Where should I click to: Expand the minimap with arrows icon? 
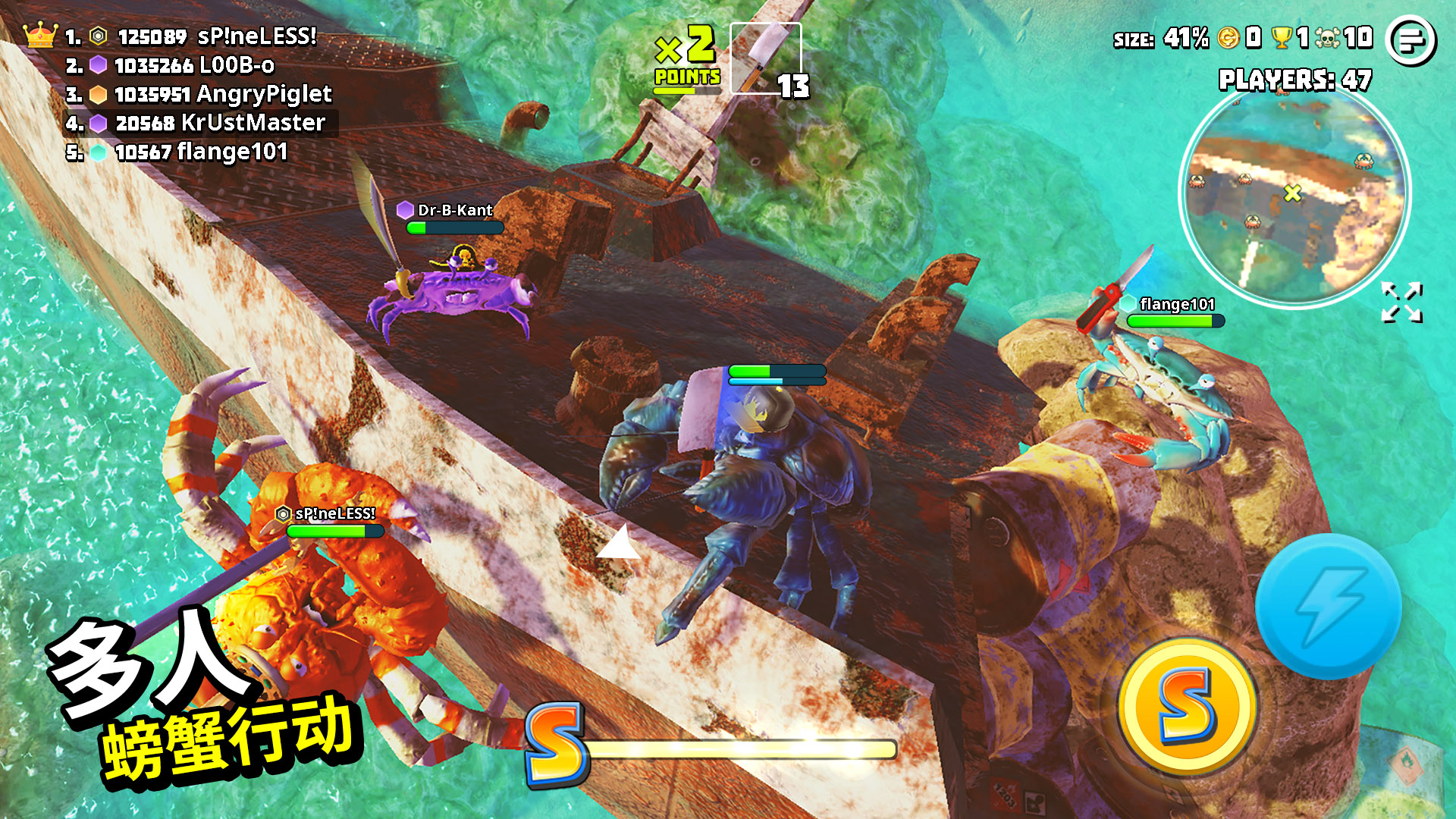(1401, 303)
